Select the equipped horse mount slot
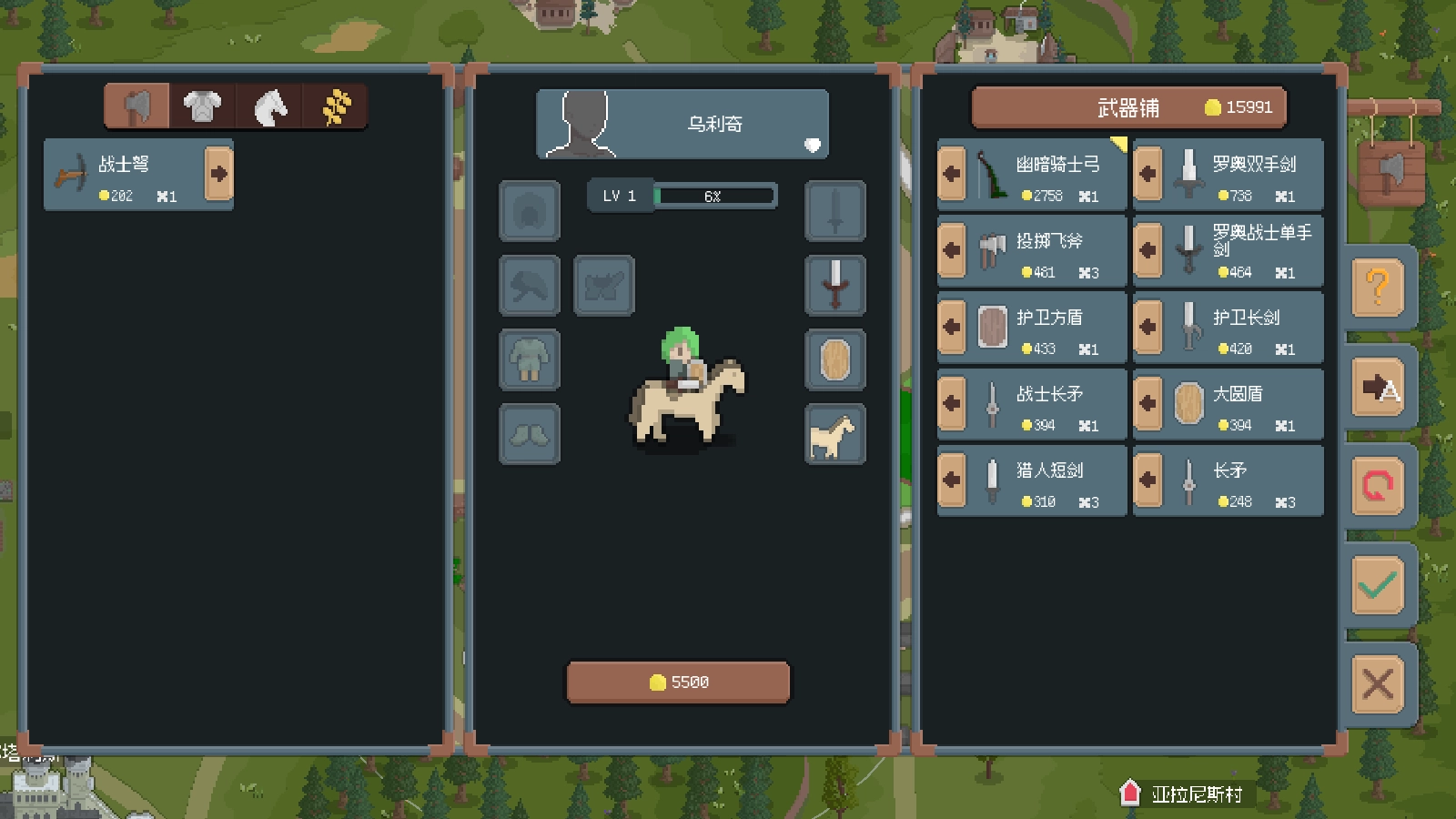Viewport: 1456px width, 819px height. [x=834, y=435]
